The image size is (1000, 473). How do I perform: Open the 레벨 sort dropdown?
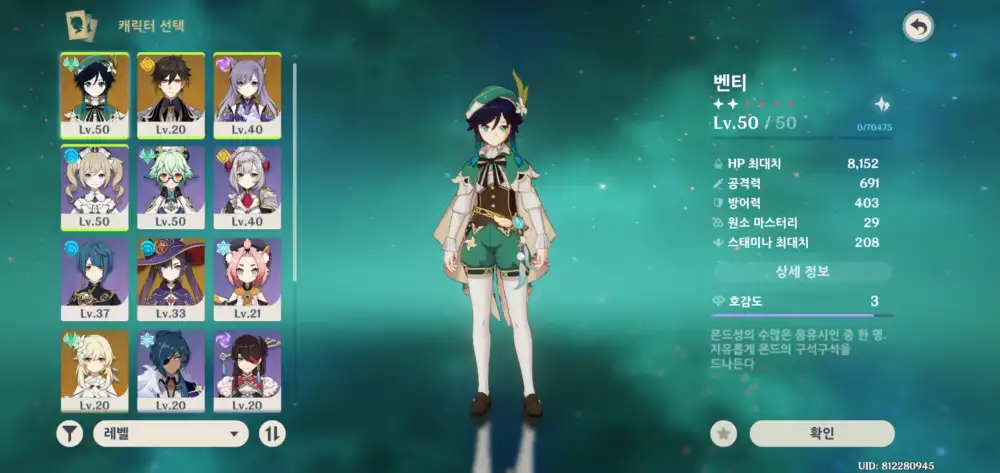tap(171, 433)
